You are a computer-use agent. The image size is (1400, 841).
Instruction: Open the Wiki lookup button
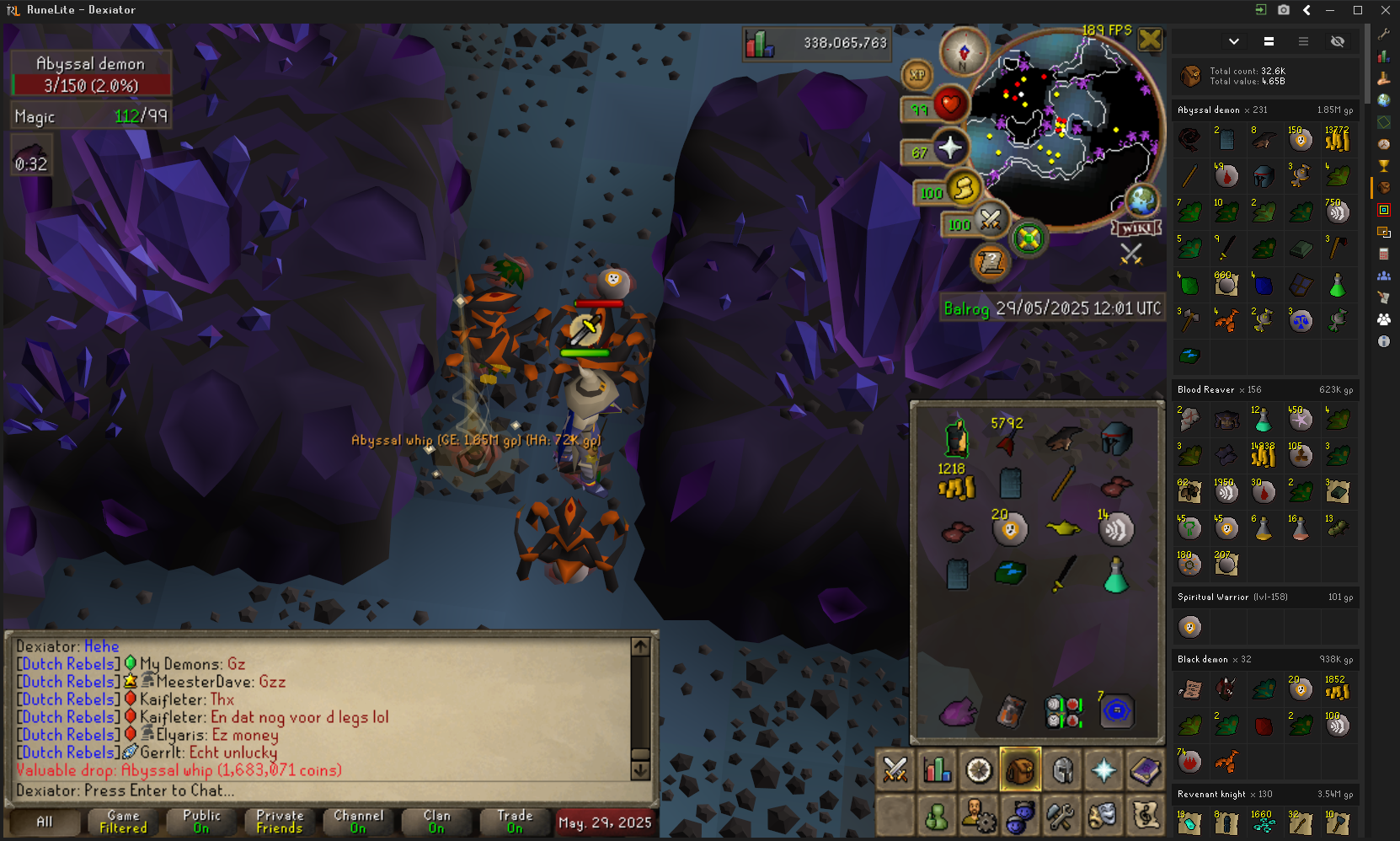[x=1136, y=228]
